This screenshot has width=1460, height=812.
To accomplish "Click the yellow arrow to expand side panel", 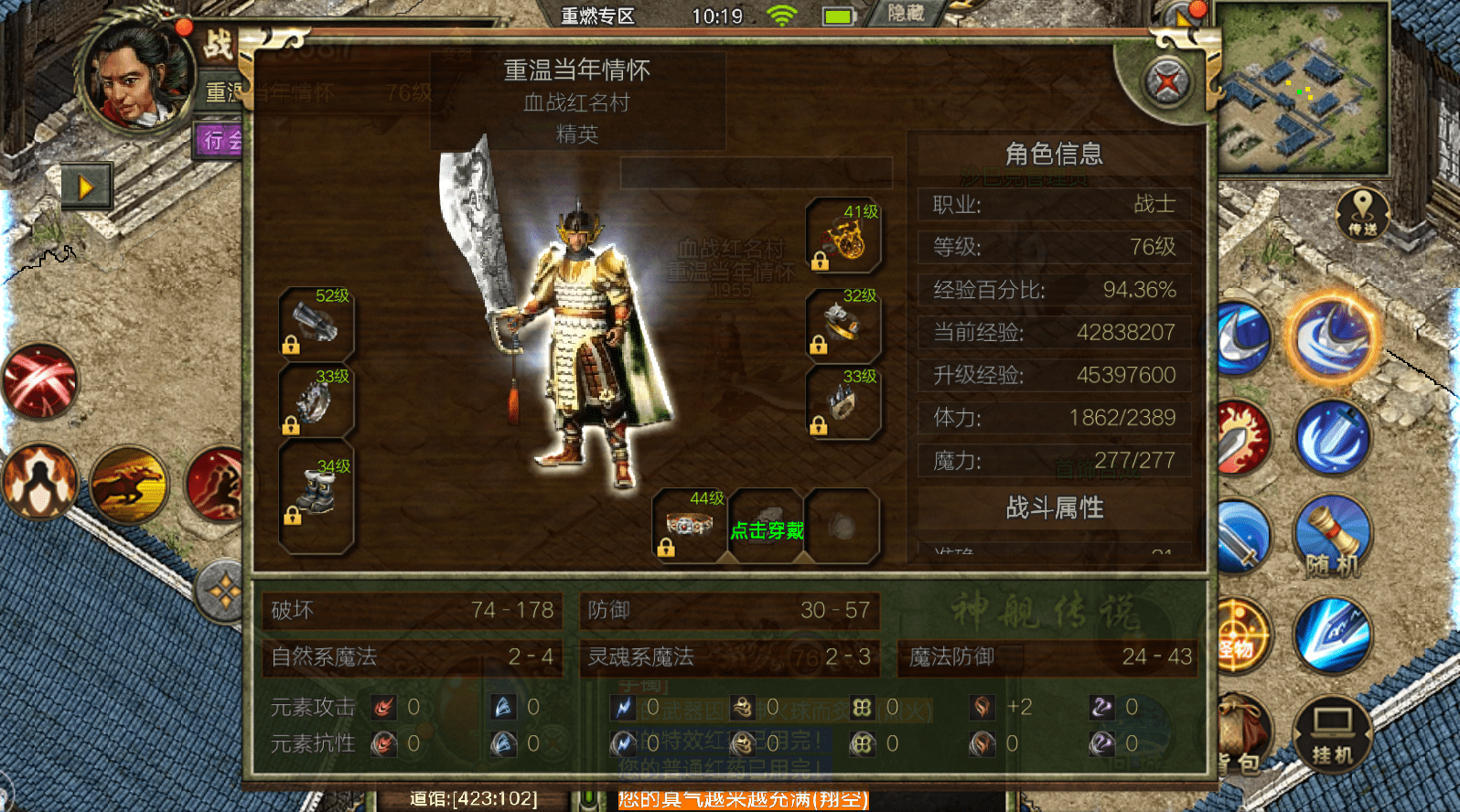I will 87,186.
